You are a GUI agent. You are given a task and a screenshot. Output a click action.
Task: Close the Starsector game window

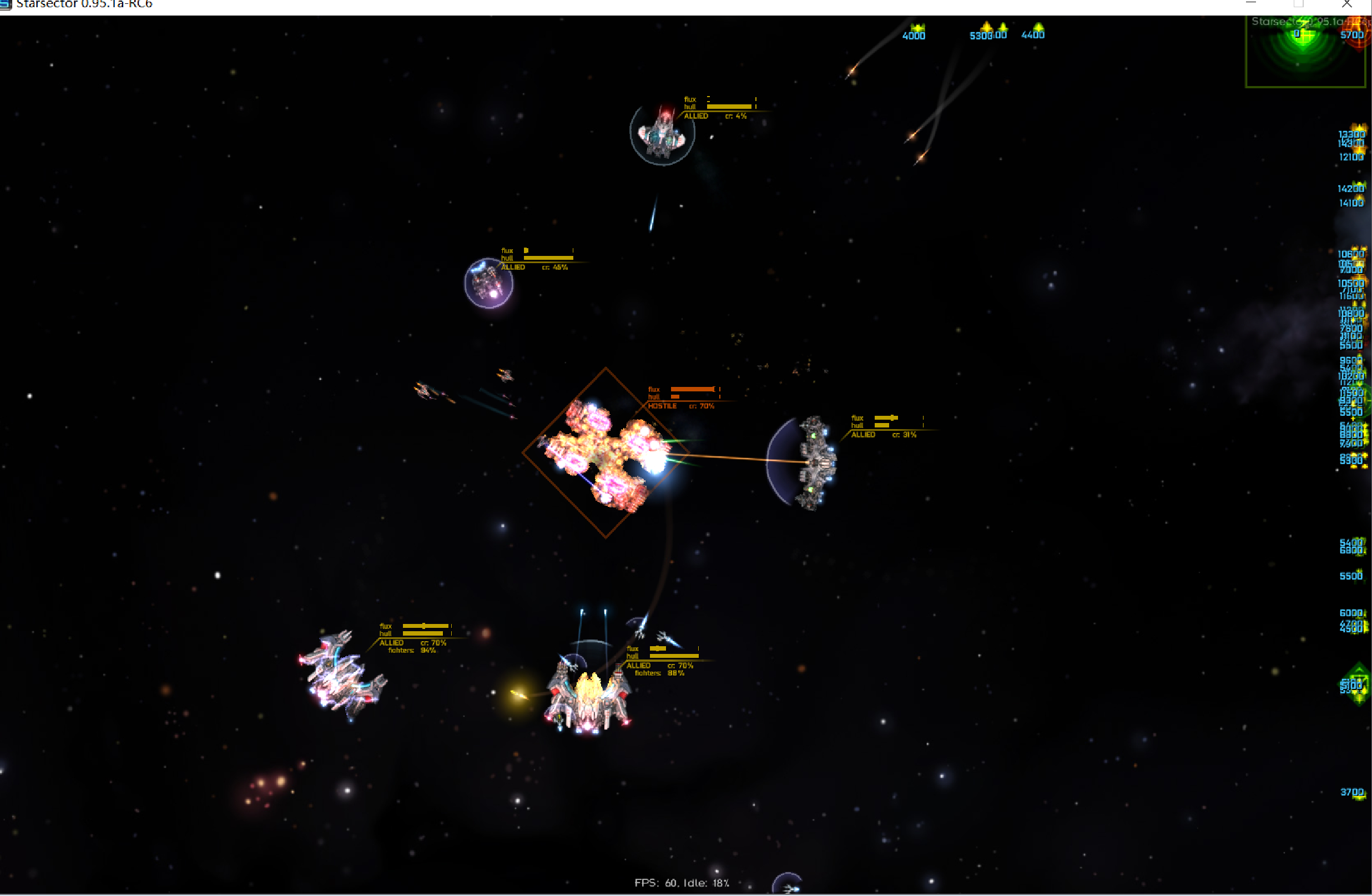tap(1346, 4)
